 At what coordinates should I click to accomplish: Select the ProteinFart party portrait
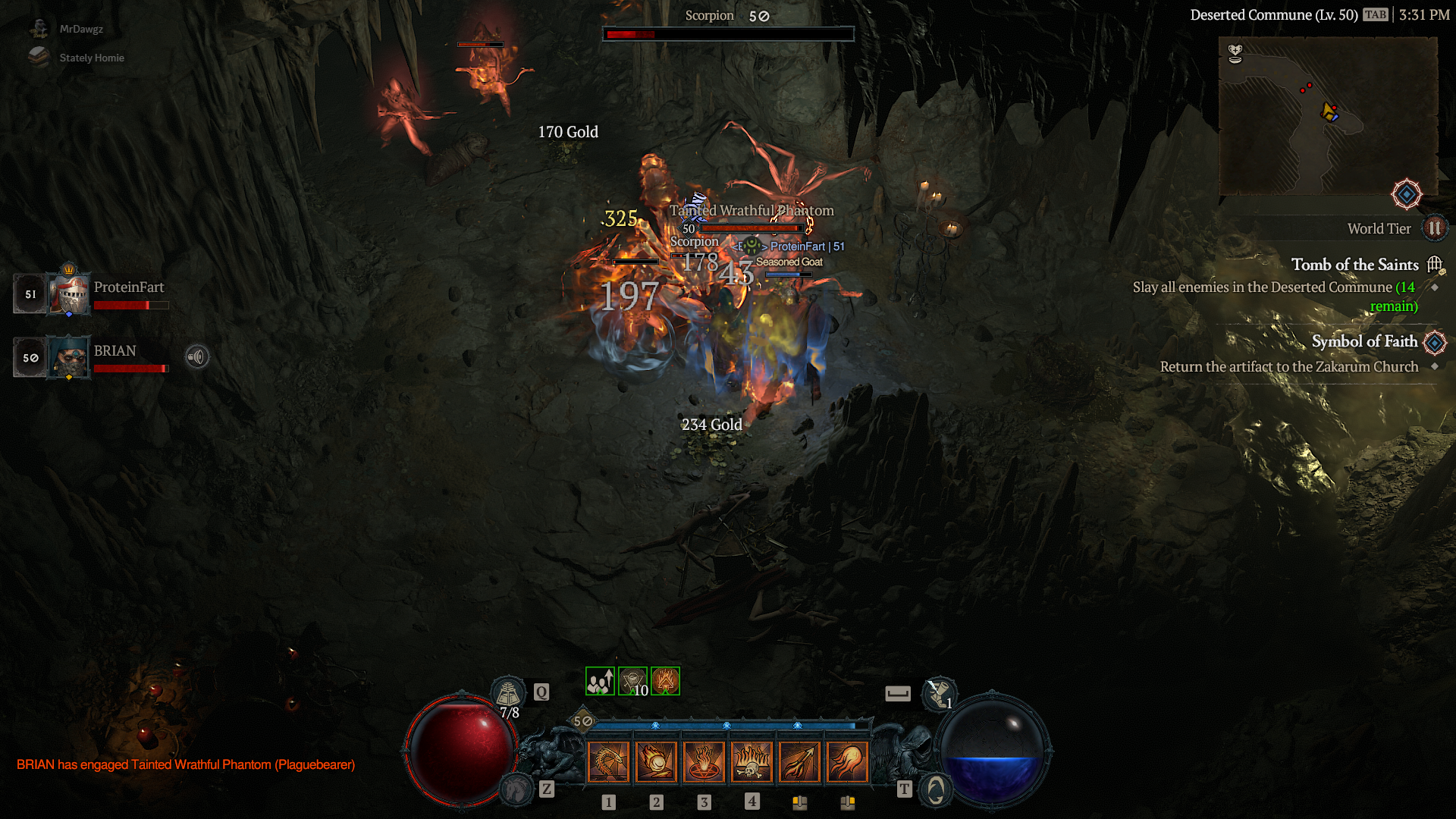pos(69,293)
